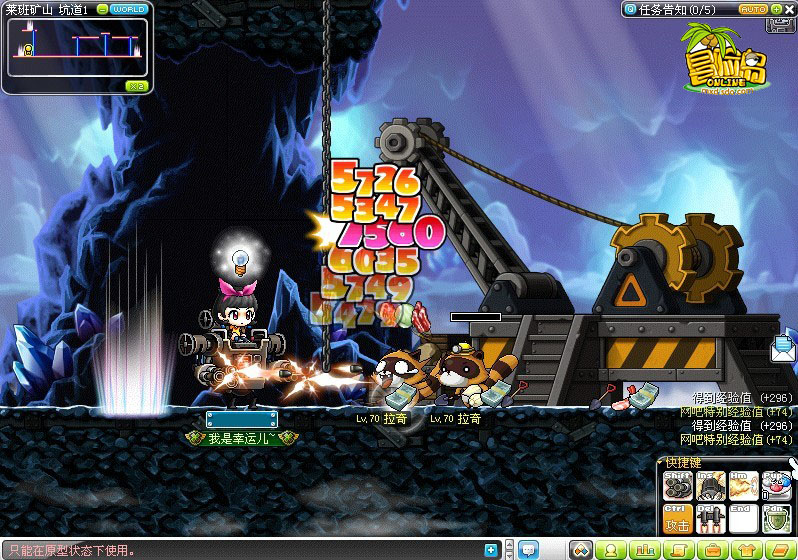The image size is (798, 560).
Task: Use the Ins mech armor skill
Action: pos(710,486)
